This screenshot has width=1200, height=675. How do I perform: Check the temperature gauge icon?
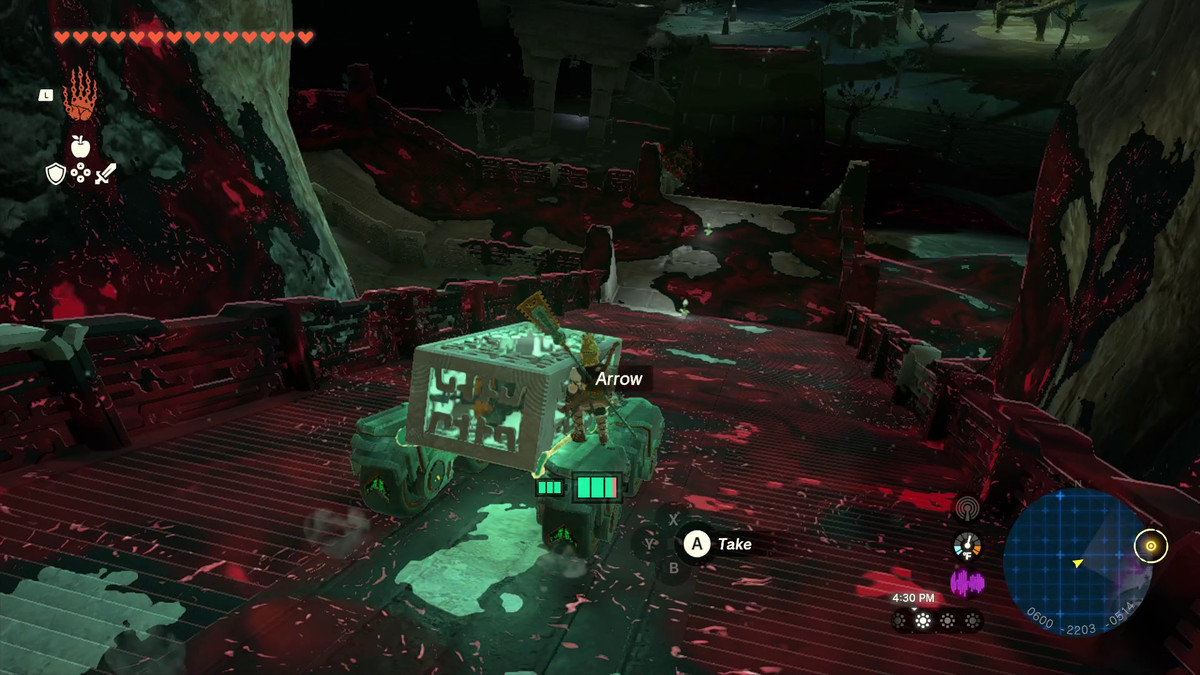pyautogui.click(x=967, y=546)
